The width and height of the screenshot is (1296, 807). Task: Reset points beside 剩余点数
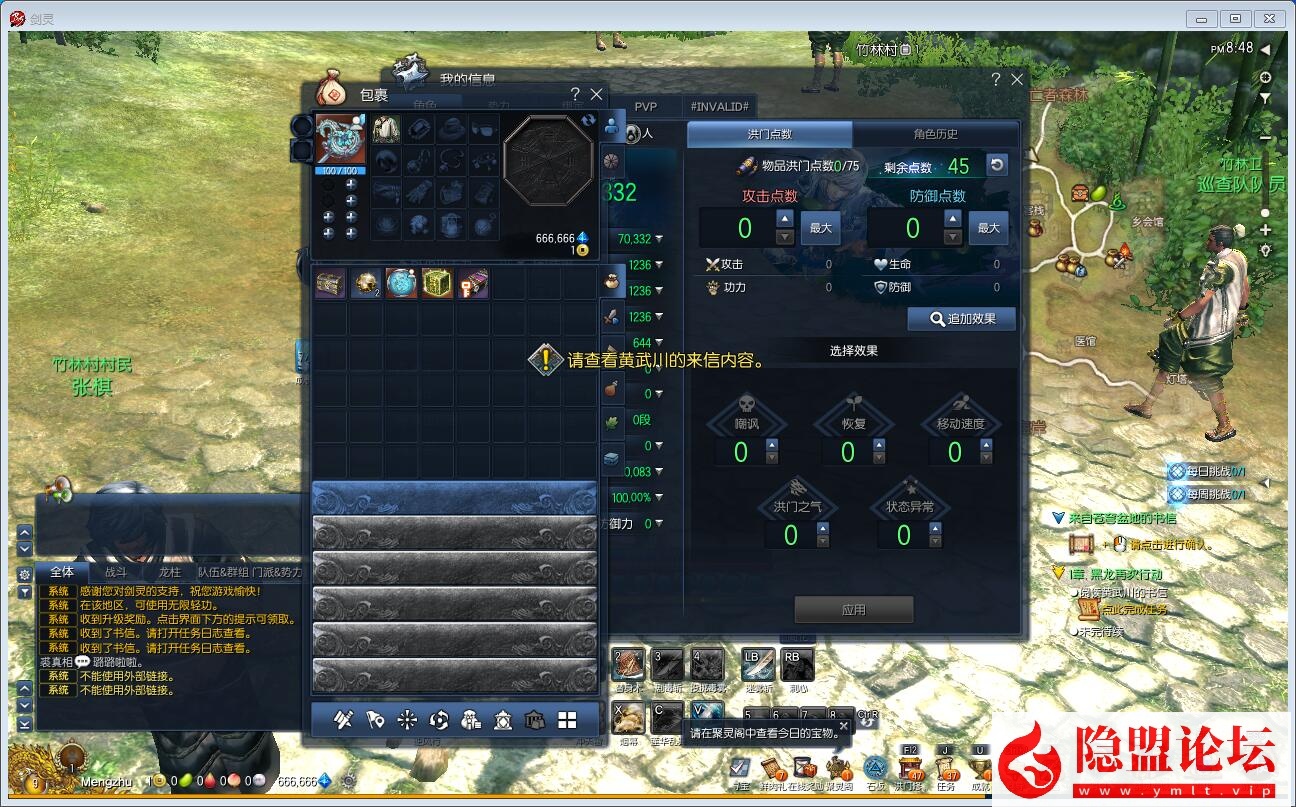[996, 165]
